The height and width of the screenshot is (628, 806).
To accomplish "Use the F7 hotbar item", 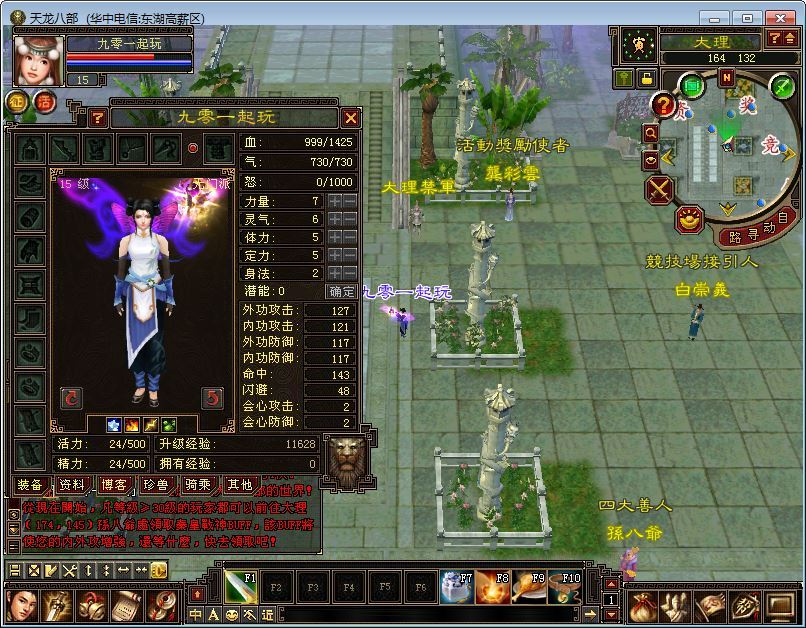I will pyautogui.click(x=457, y=587).
